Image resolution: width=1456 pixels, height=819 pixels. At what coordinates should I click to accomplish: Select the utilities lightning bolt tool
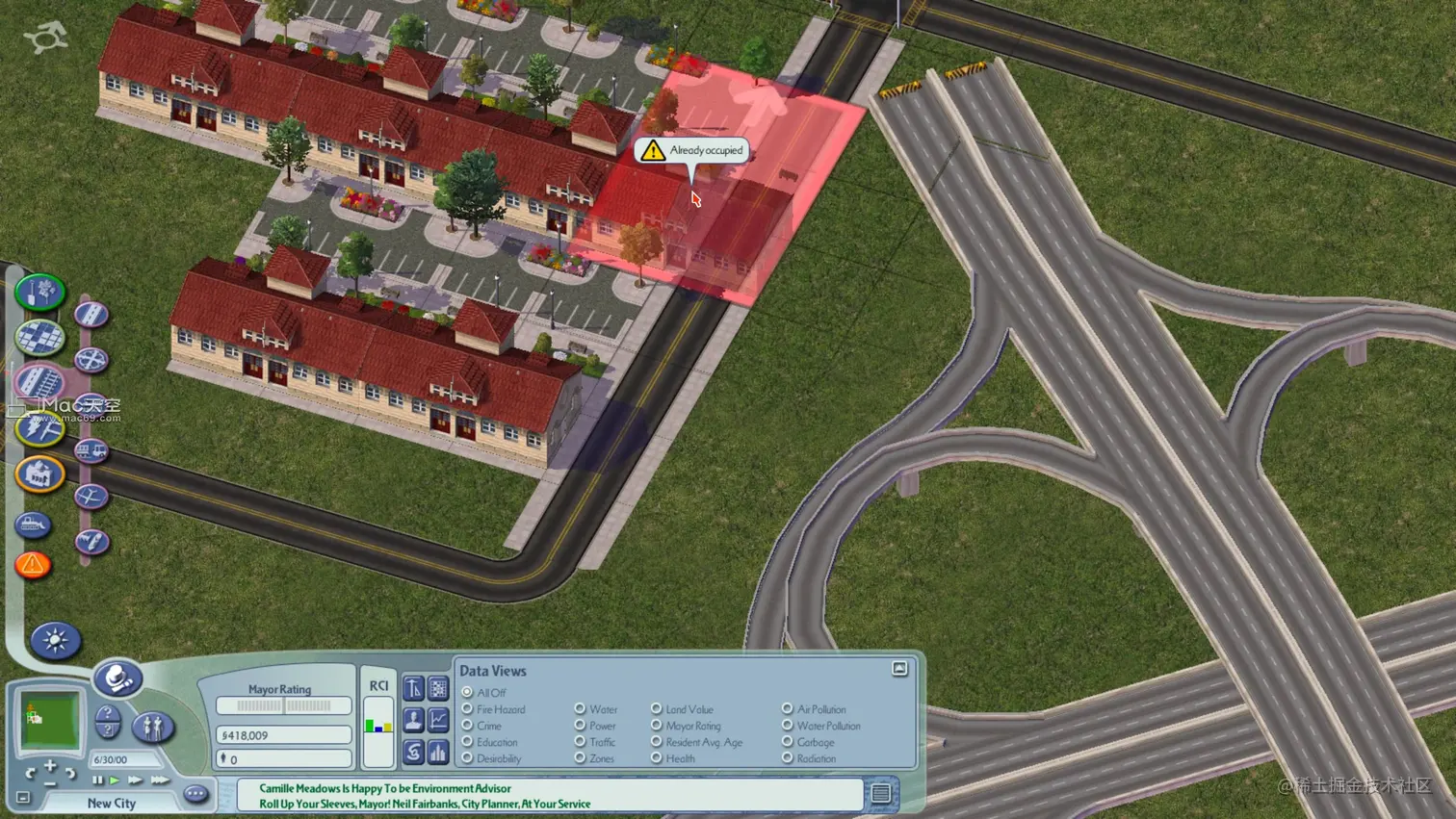[39, 429]
